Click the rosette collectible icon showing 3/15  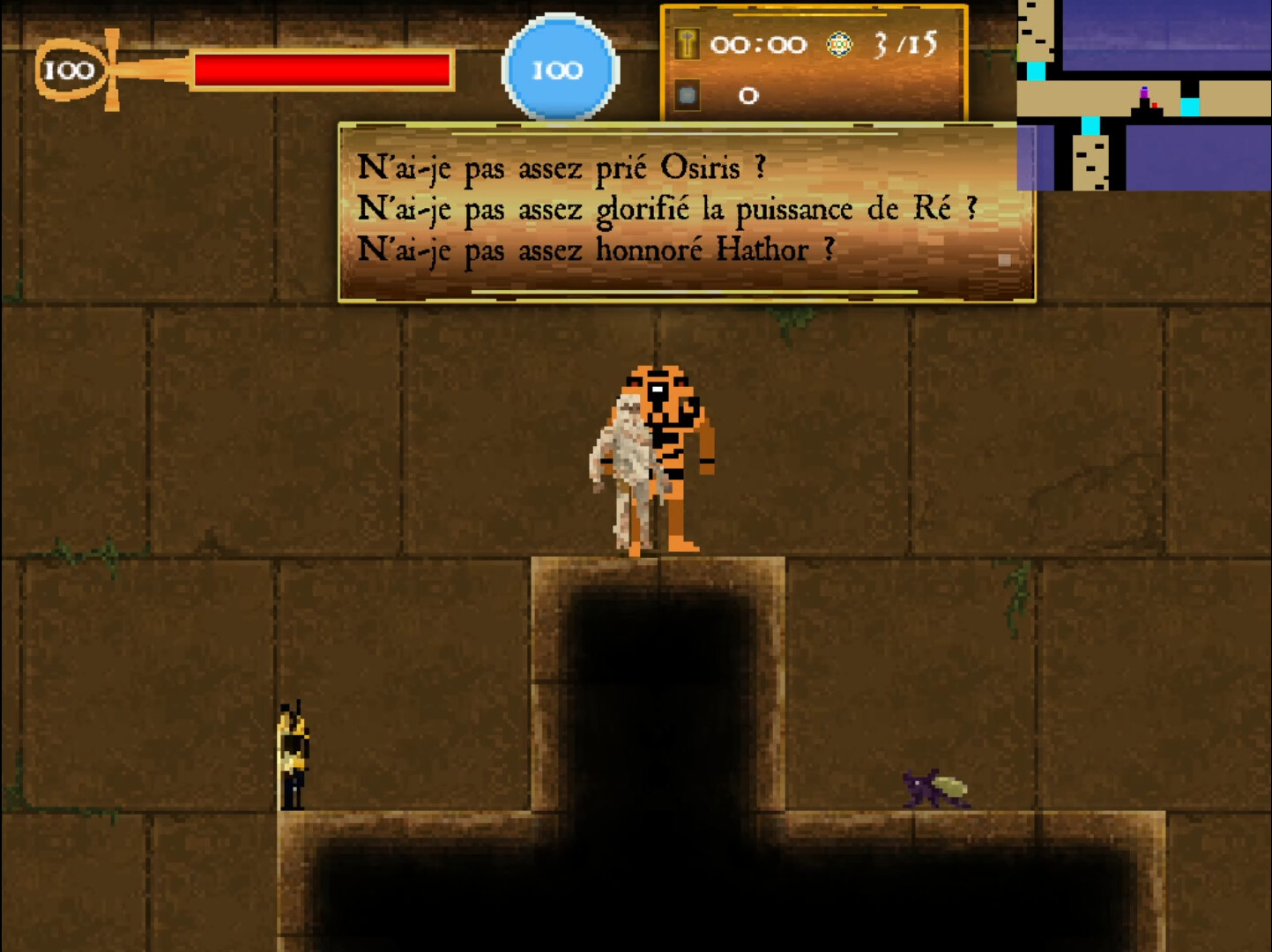click(840, 43)
